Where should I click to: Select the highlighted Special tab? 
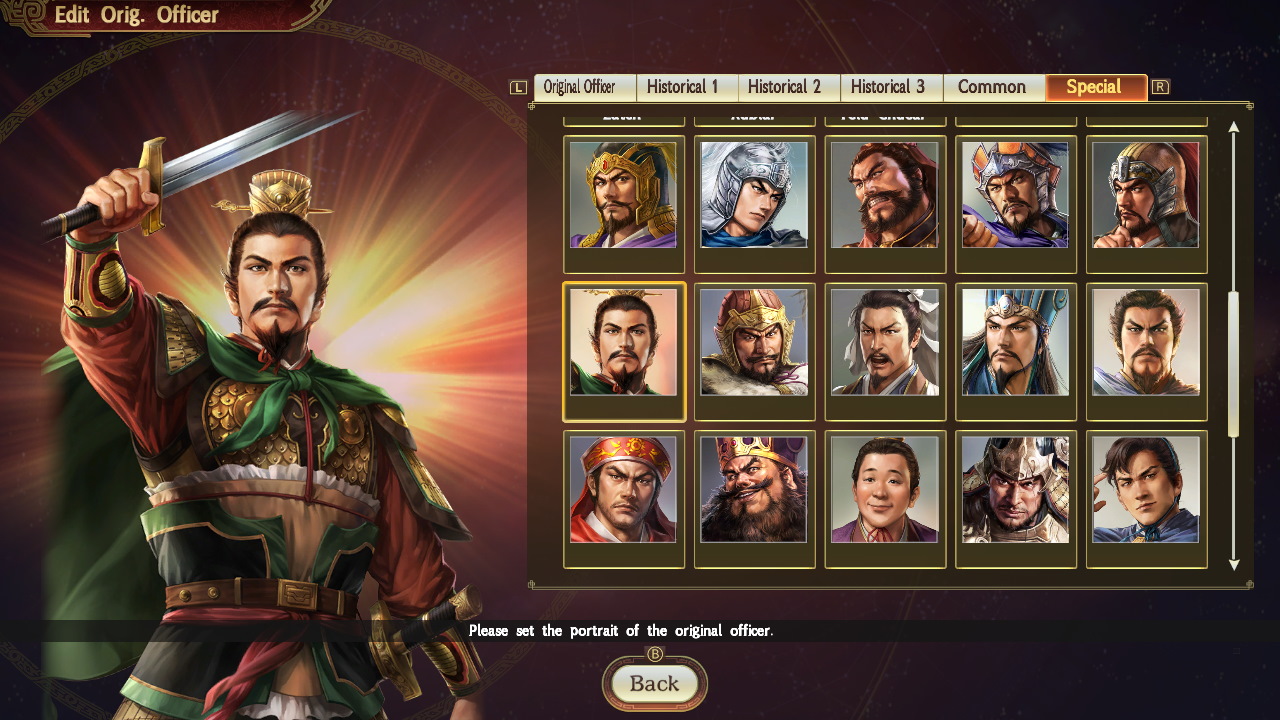pyautogui.click(x=1096, y=87)
